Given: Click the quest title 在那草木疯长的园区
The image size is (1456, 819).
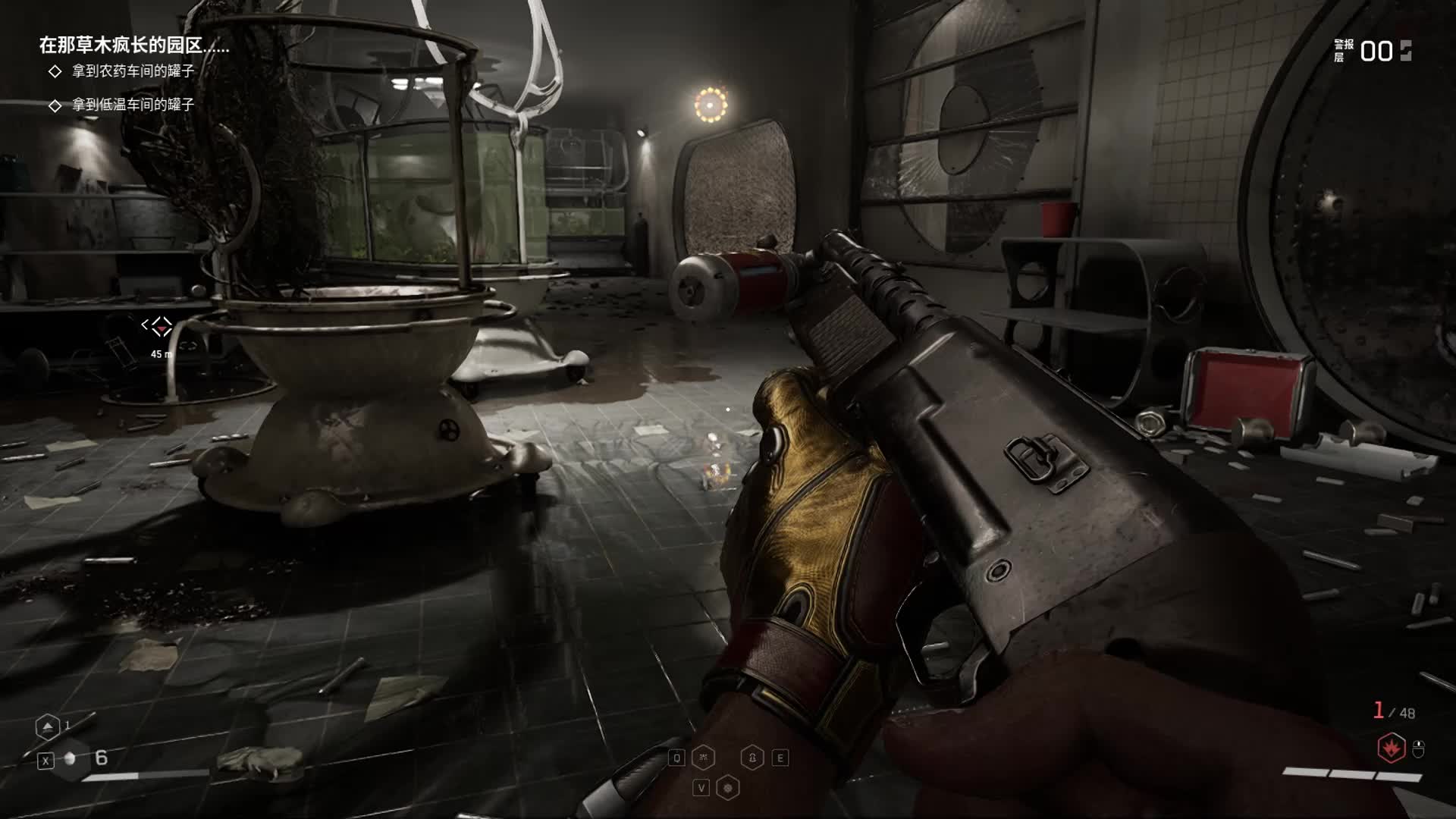Looking at the screenshot, I should (x=133, y=45).
